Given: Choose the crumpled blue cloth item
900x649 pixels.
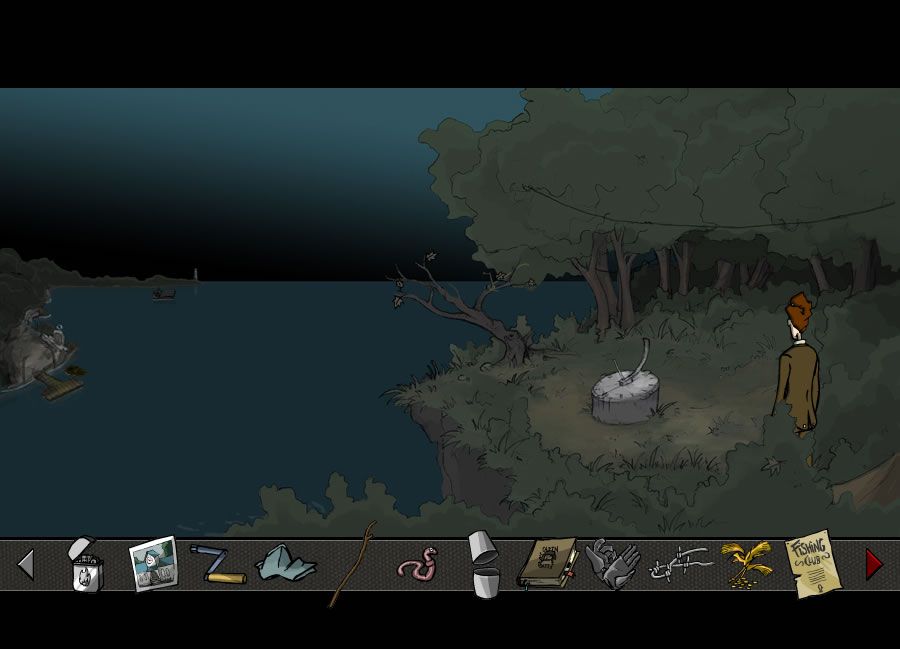Looking at the screenshot, I should pos(285,565).
